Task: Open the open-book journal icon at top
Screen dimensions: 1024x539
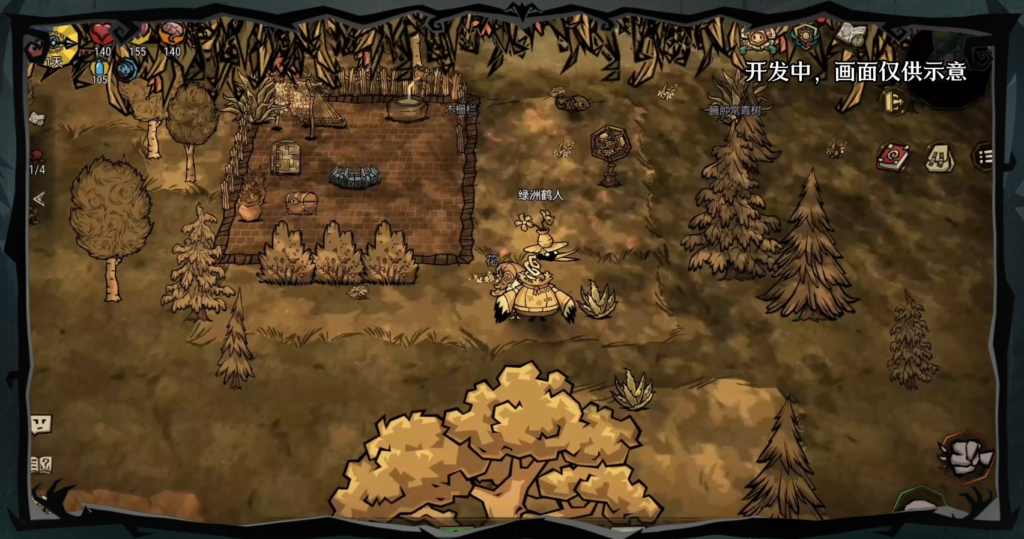Action: pos(851,35)
